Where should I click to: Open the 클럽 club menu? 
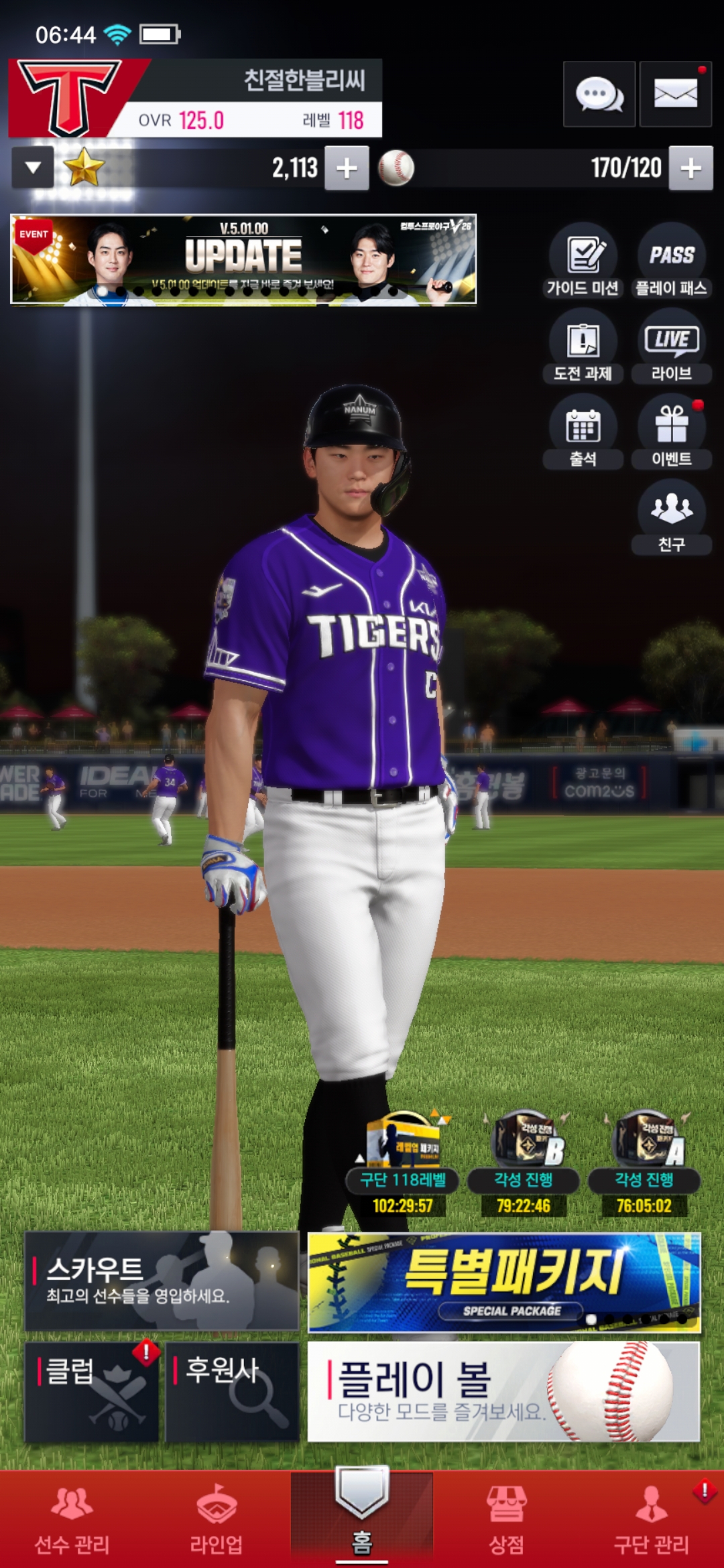click(x=92, y=1391)
